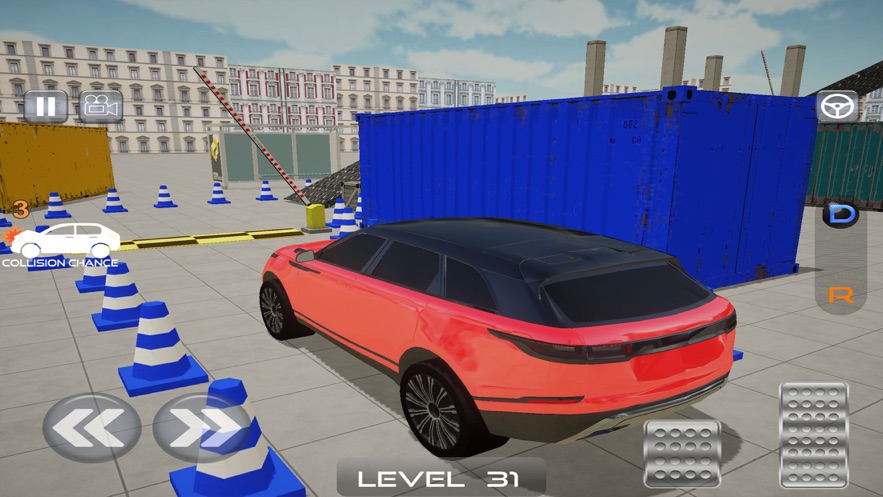The height and width of the screenshot is (497, 883).
Task: Switch the camera view
Action: (x=101, y=106)
